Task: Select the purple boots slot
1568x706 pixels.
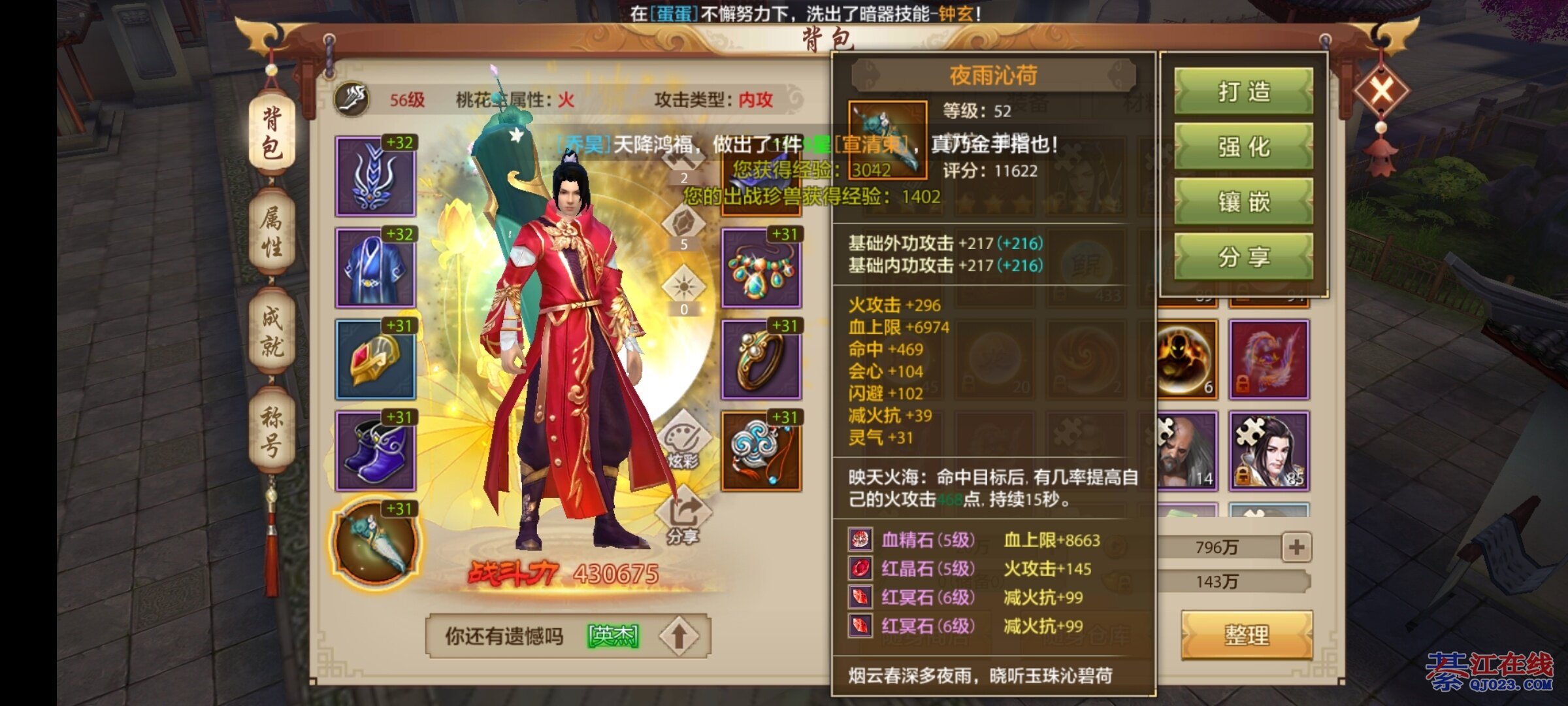Action: (x=376, y=451)
